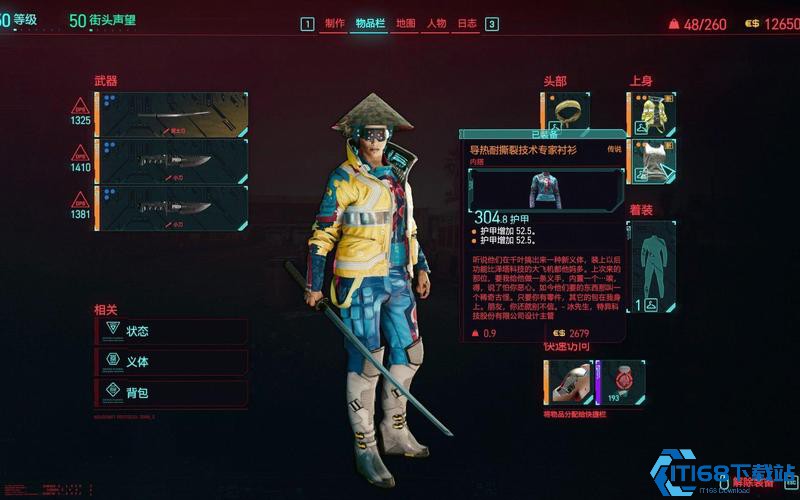Select the inner torso shirt slot

point(652,160)
